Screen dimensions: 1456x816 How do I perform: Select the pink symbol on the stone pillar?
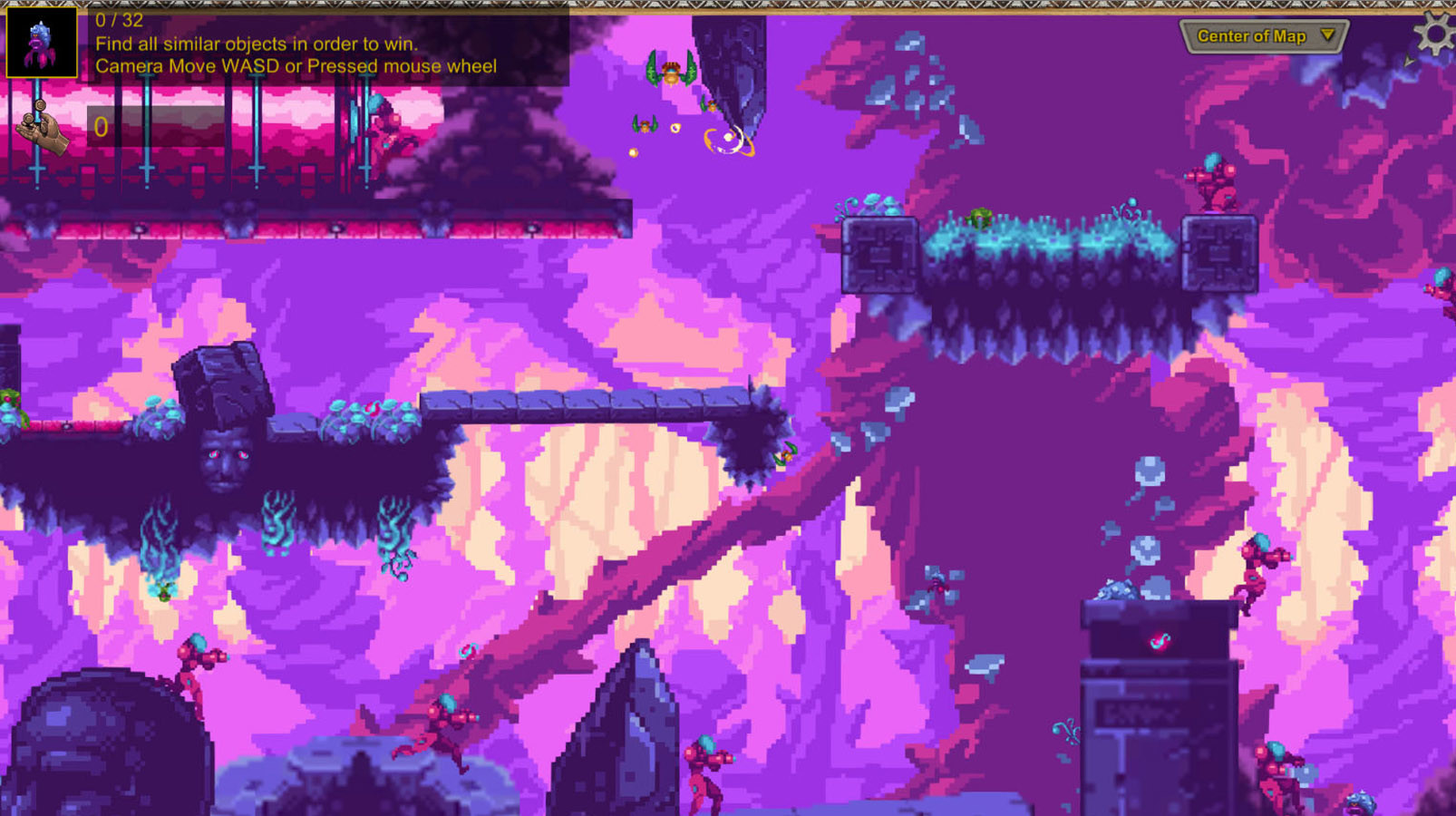coord(1160,641)
